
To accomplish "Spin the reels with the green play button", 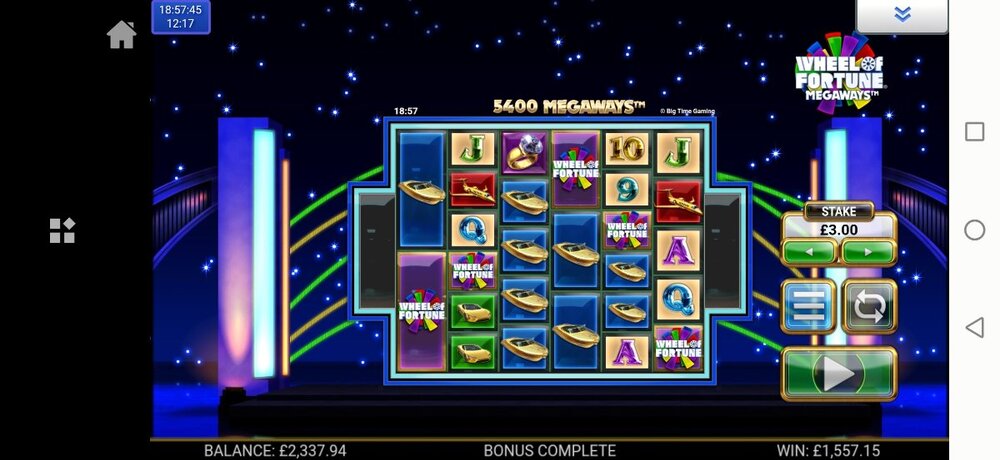I will click(x=838, y=373).
